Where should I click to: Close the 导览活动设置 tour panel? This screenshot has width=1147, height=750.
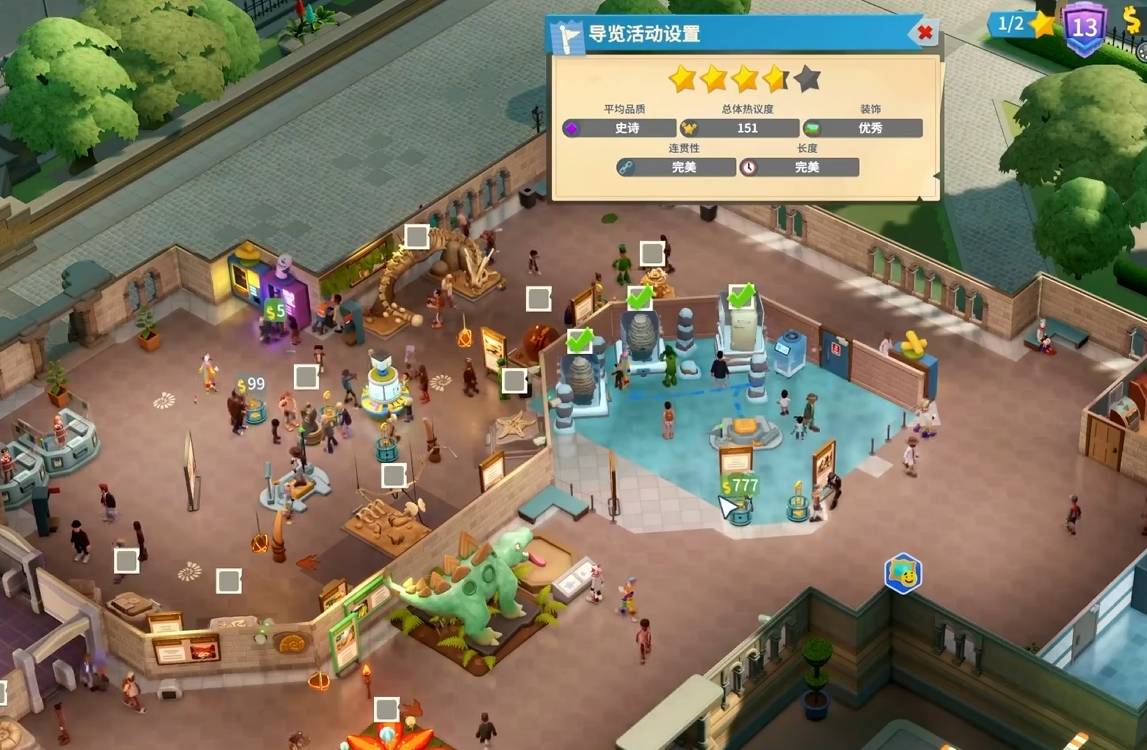coord(925,33)
